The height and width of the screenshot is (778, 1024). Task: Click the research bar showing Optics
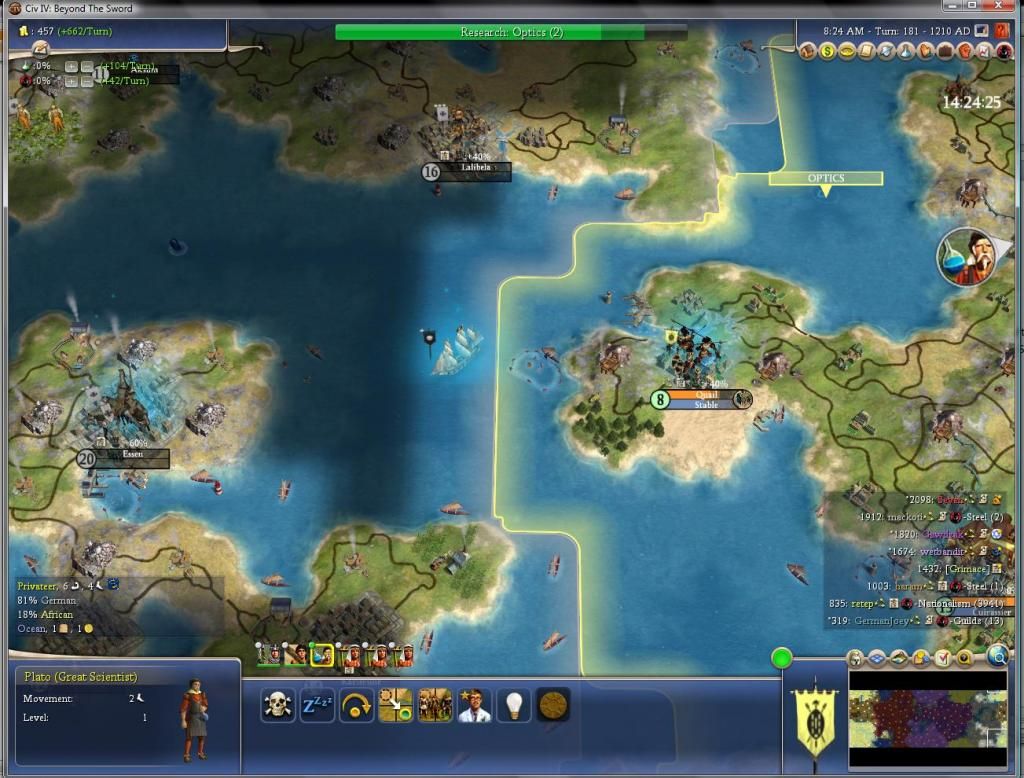point(510,32)
